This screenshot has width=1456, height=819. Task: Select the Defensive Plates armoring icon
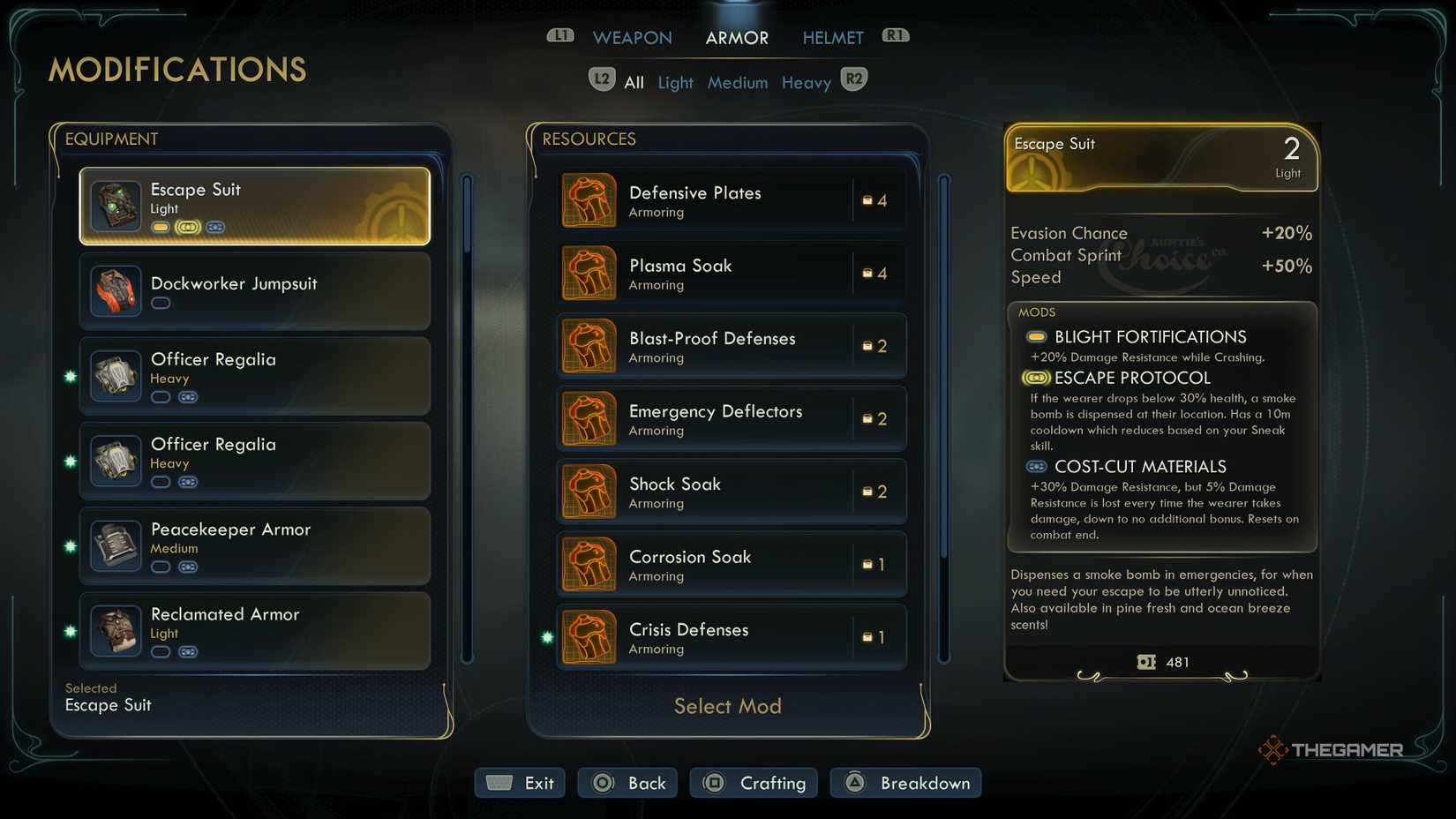[589, 199]
